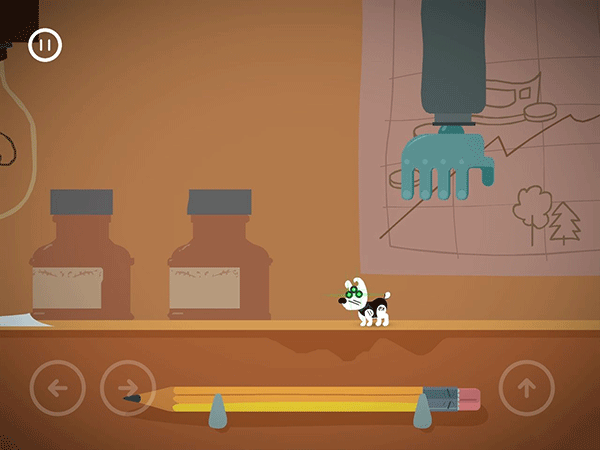This screenshot has height=450, width=600.
Task: Pause the game with the pause button
Action: pyautogui.click(x=45, y=45)
